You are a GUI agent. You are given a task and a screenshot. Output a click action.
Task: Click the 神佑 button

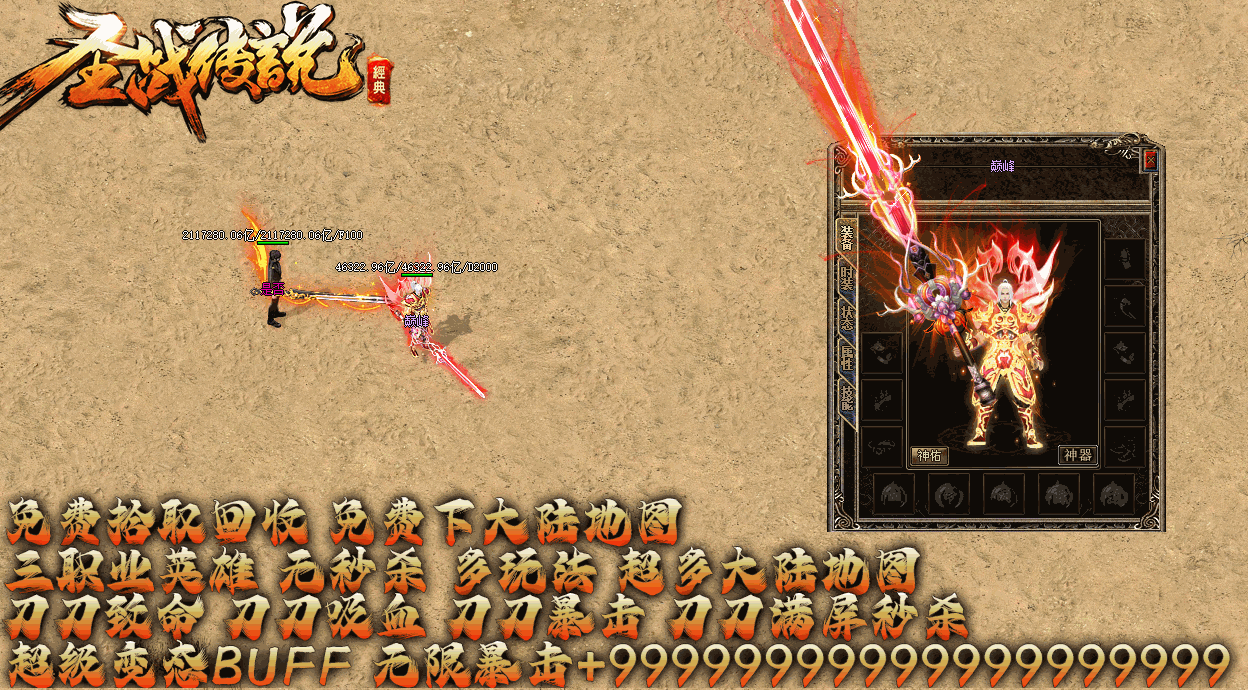point(929,456)
